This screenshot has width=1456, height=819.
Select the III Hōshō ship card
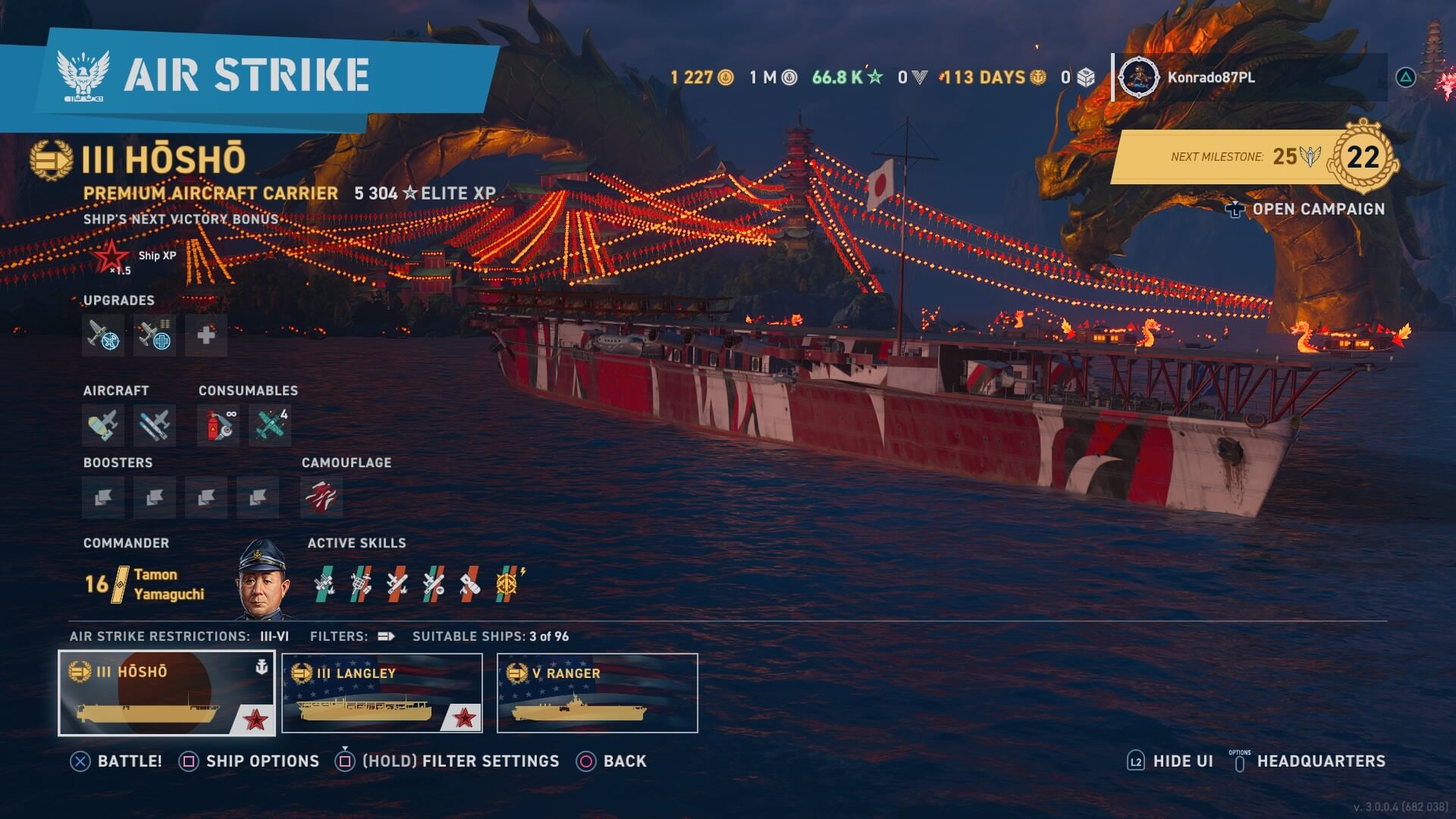[167, 693]
